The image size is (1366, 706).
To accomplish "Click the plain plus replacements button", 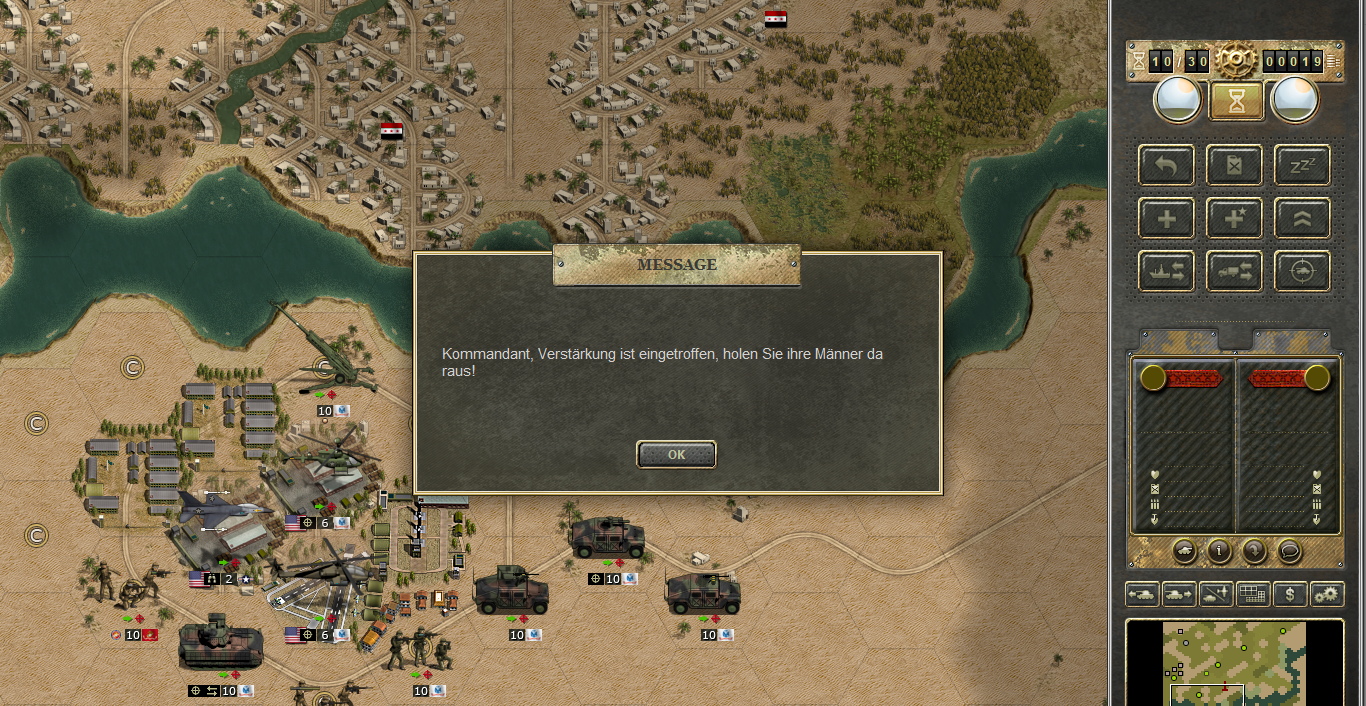I will point(1166,218).
